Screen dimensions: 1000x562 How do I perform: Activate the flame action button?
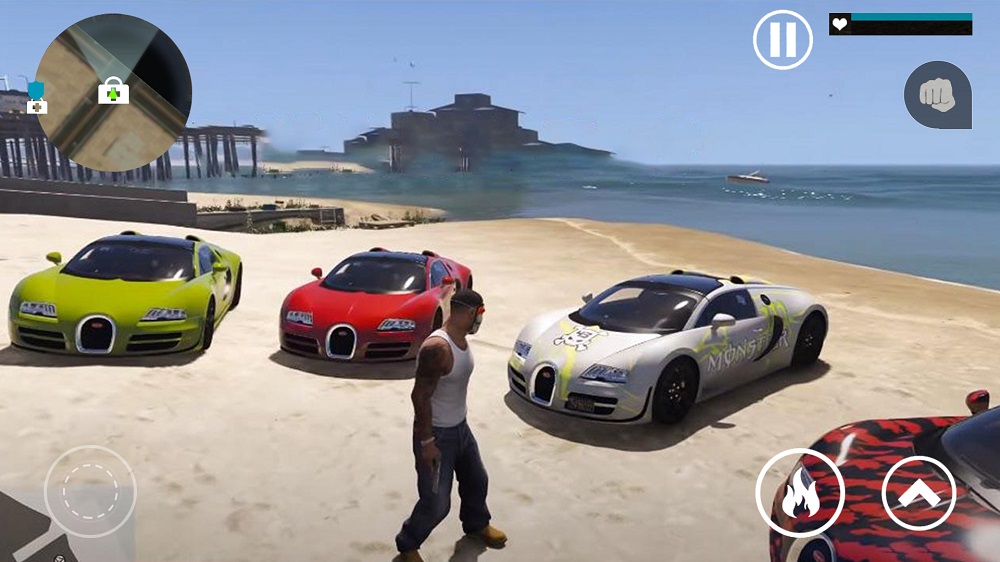[x=800, y=493]
